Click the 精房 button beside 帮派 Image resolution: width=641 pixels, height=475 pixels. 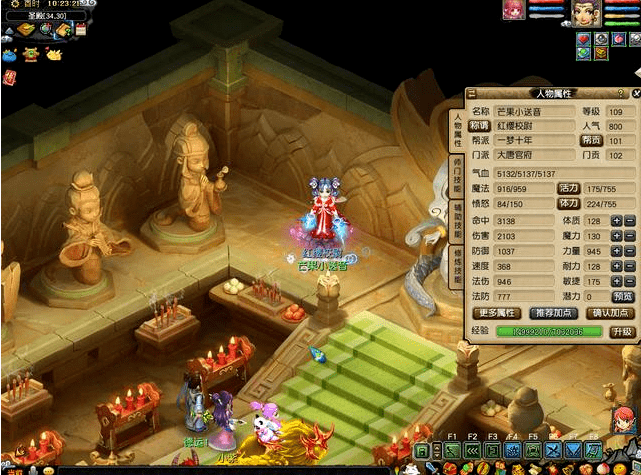(592, 141)
